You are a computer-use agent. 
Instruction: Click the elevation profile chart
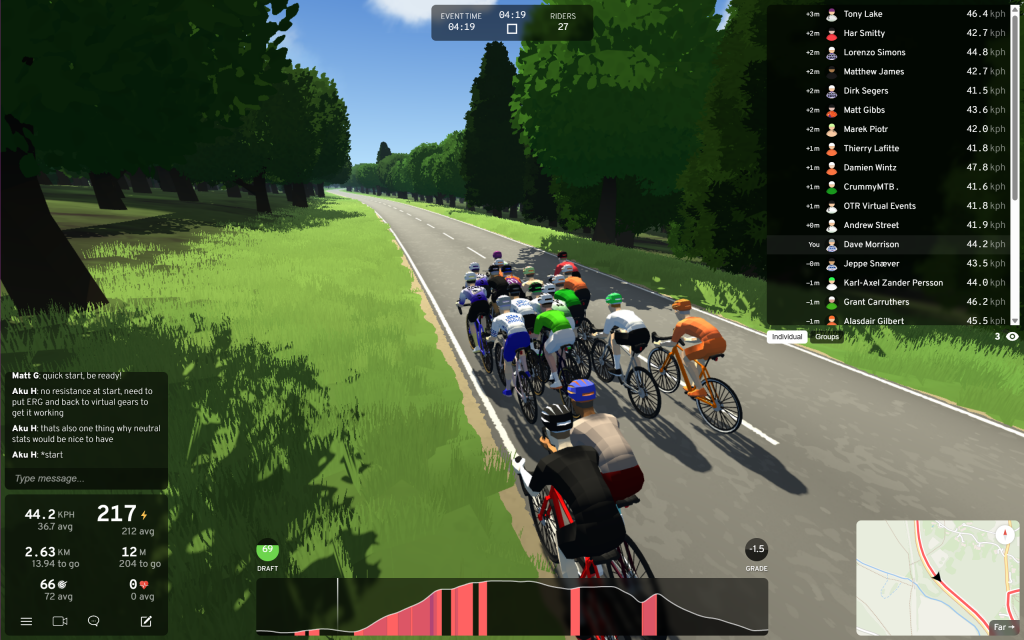pyautogui.click(x=512, y=606)
